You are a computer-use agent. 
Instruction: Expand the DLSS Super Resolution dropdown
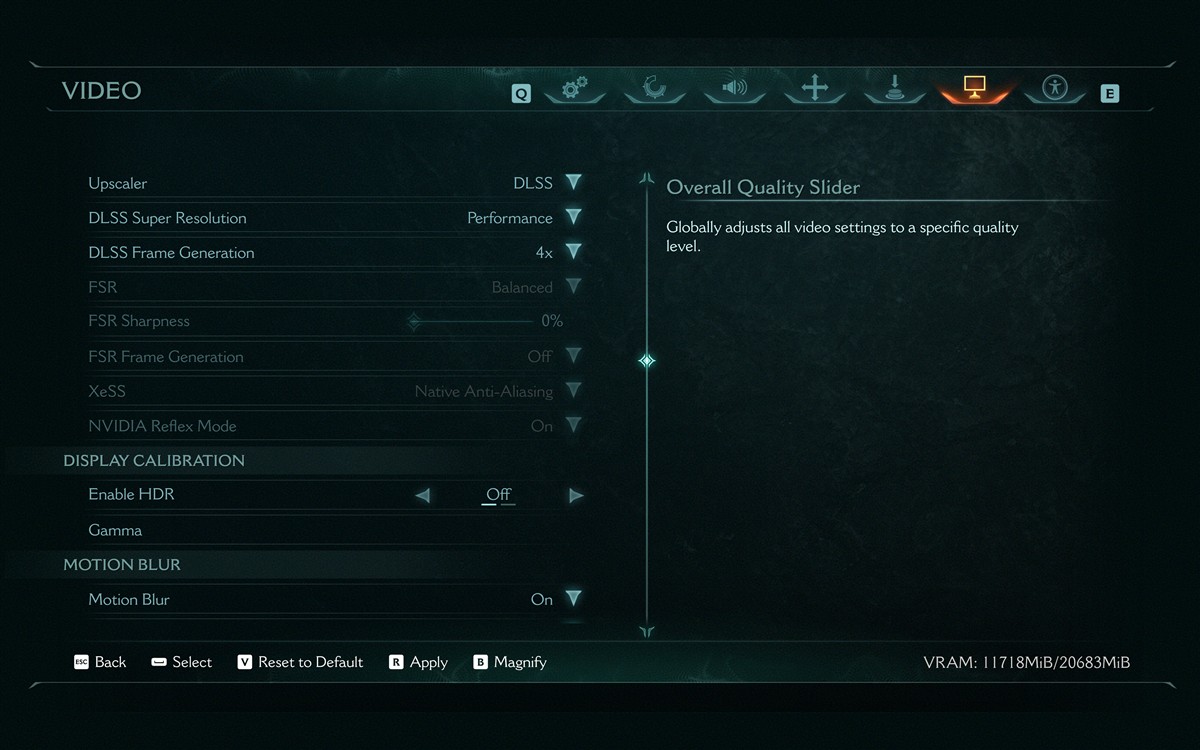click(573, 218)
